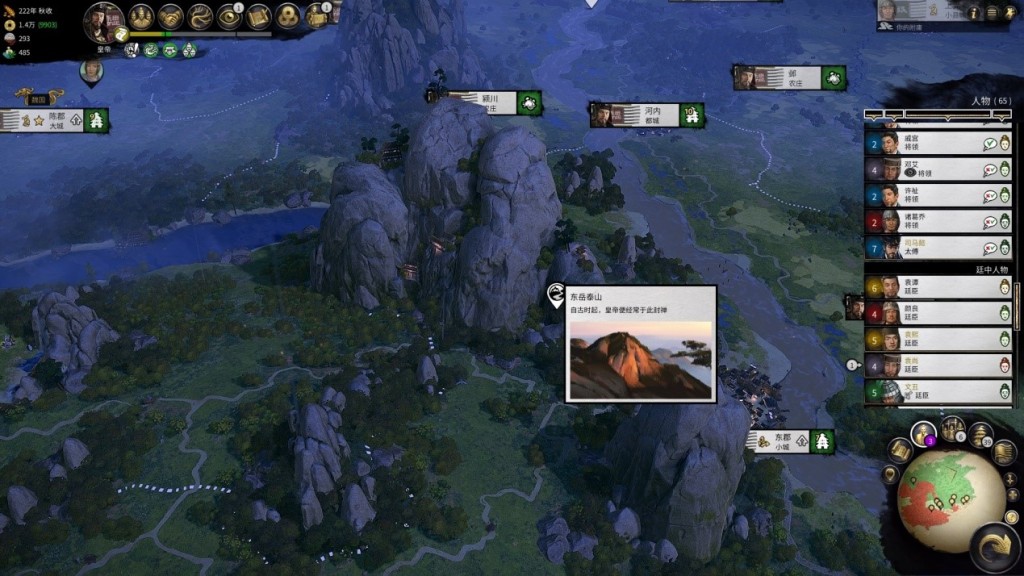Viewport: 1024px width, 576px height.
Task: Open the diplomacy handshake panel
Action: pyautogui.click(x=171, y=17)
